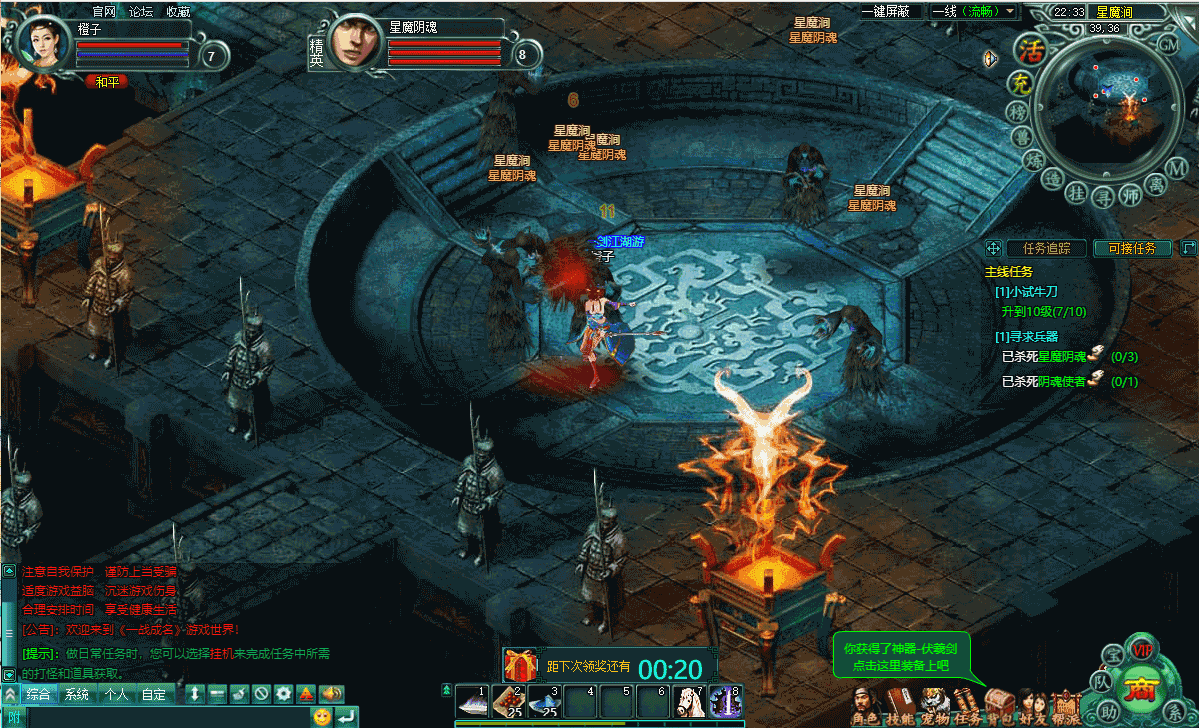Open the 宠物 pet menu
Screen dimensions: 1199x728
pos(934,705)
